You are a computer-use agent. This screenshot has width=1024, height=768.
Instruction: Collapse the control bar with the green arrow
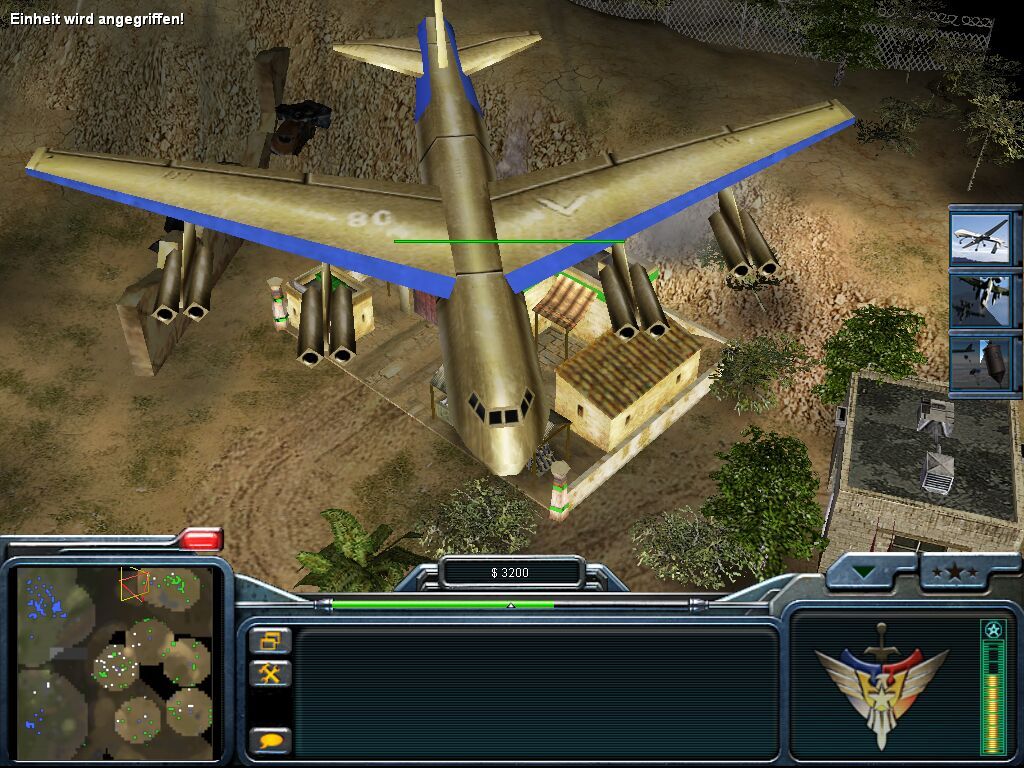pos(863,573)
